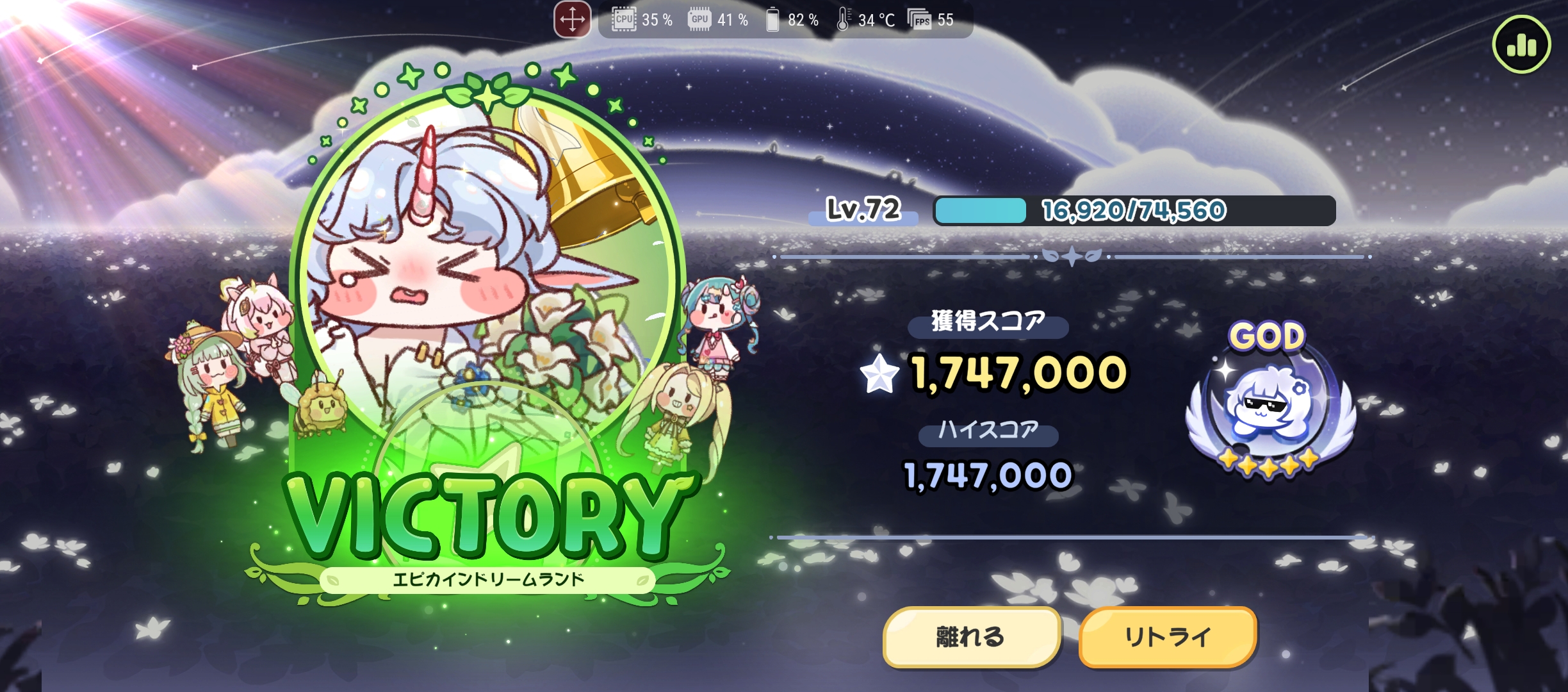Screen dimensions: 1568x692
Task: Leave the results screen with 離れる
Action: (x=971, y=637)
